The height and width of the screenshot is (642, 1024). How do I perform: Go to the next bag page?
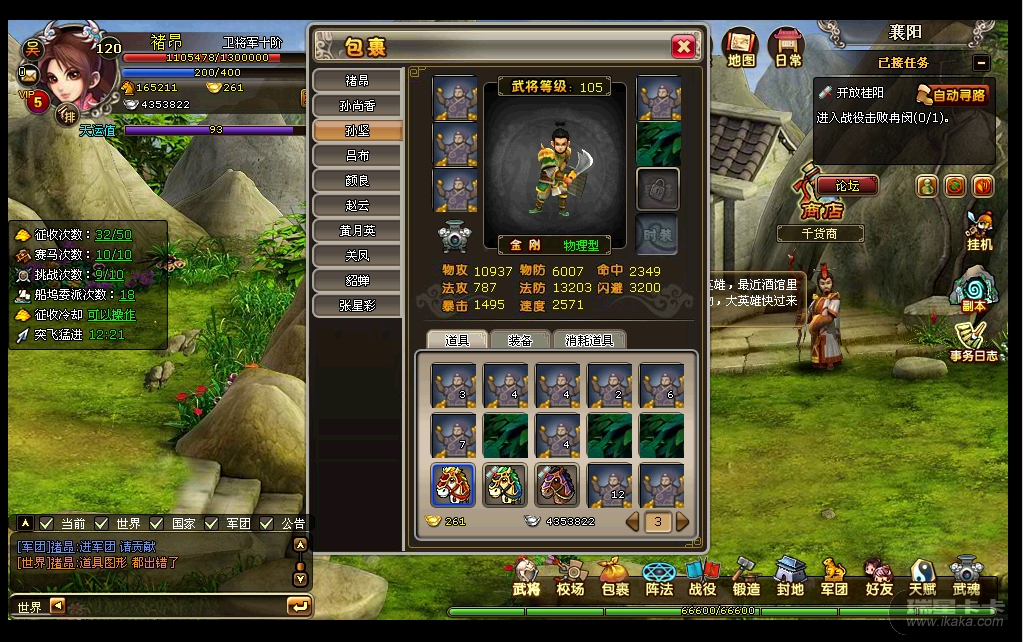click(683, 521)
